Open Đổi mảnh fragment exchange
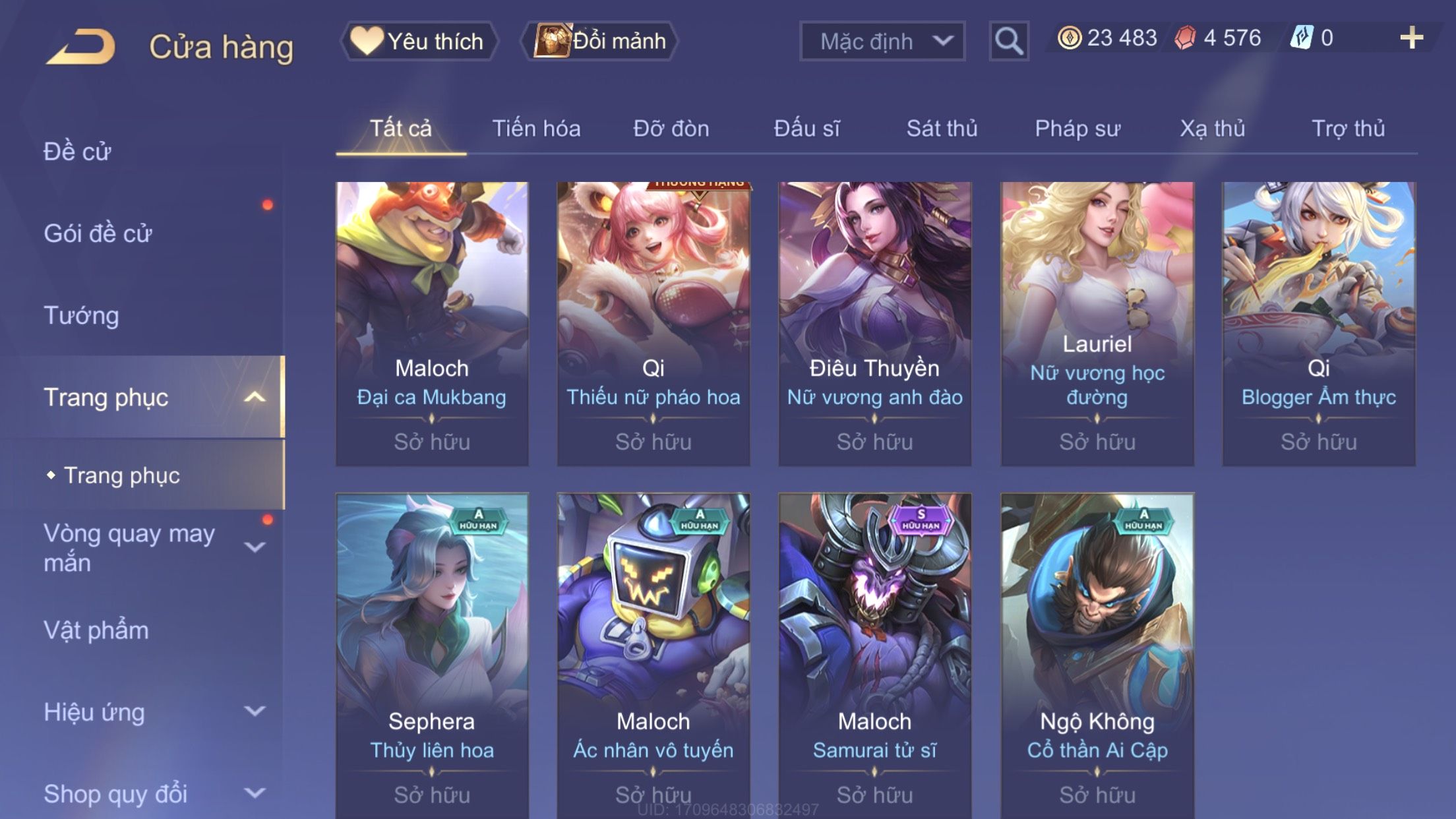Viewport: 1456px width, 819px height. 600,41
